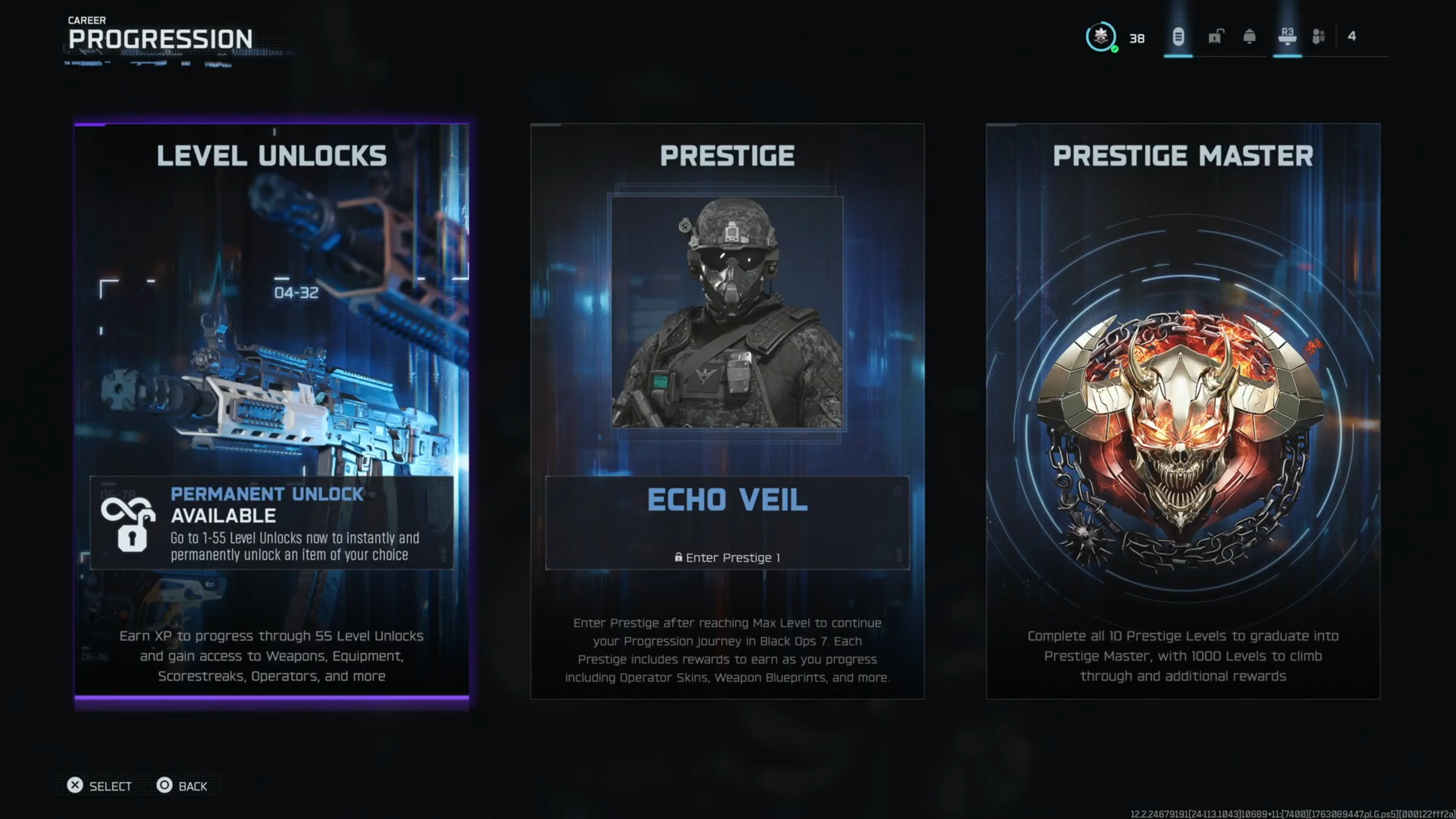Click the rank emblem beside level 38

point(1101,37)
